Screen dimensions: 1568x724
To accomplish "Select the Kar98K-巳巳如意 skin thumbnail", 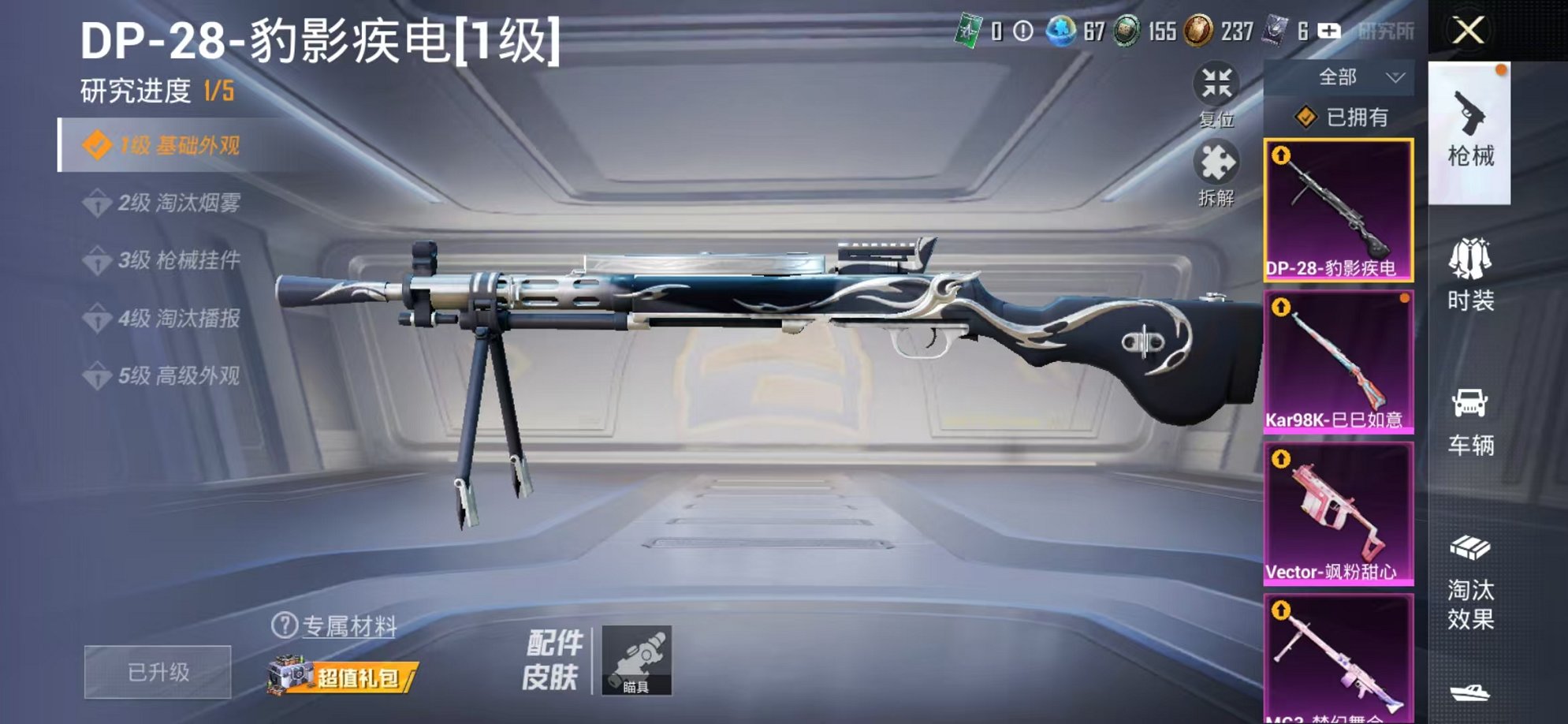I will click(1340, 359).
